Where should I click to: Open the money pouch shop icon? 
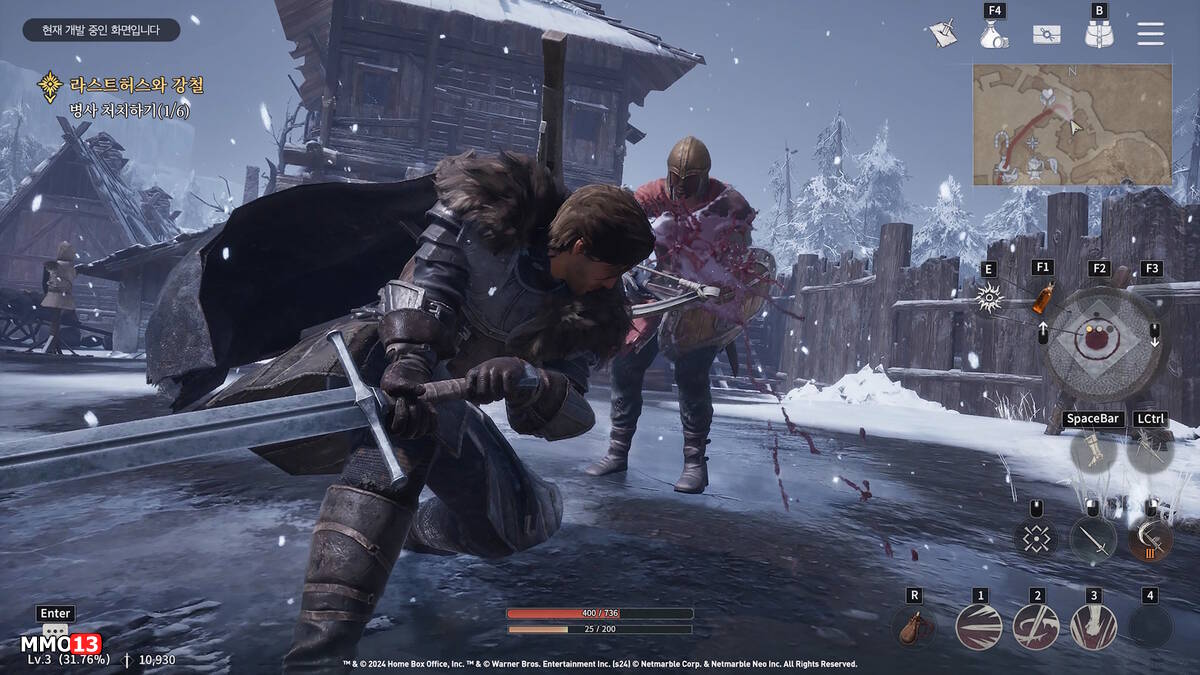pyautogui.click(x=994, y=34)
